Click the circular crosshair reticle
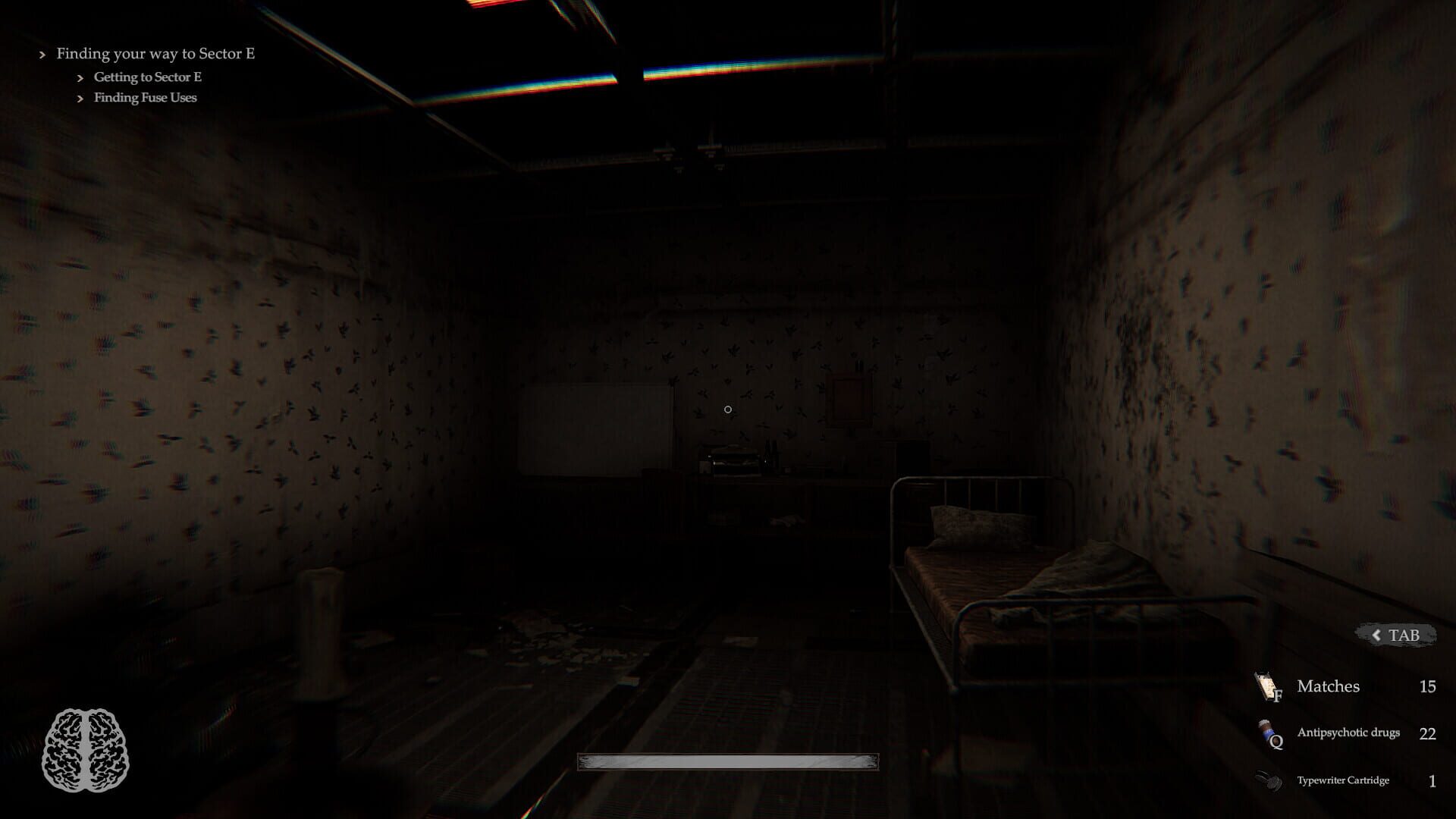This screenshot has height=819, width=1456. 729,409
